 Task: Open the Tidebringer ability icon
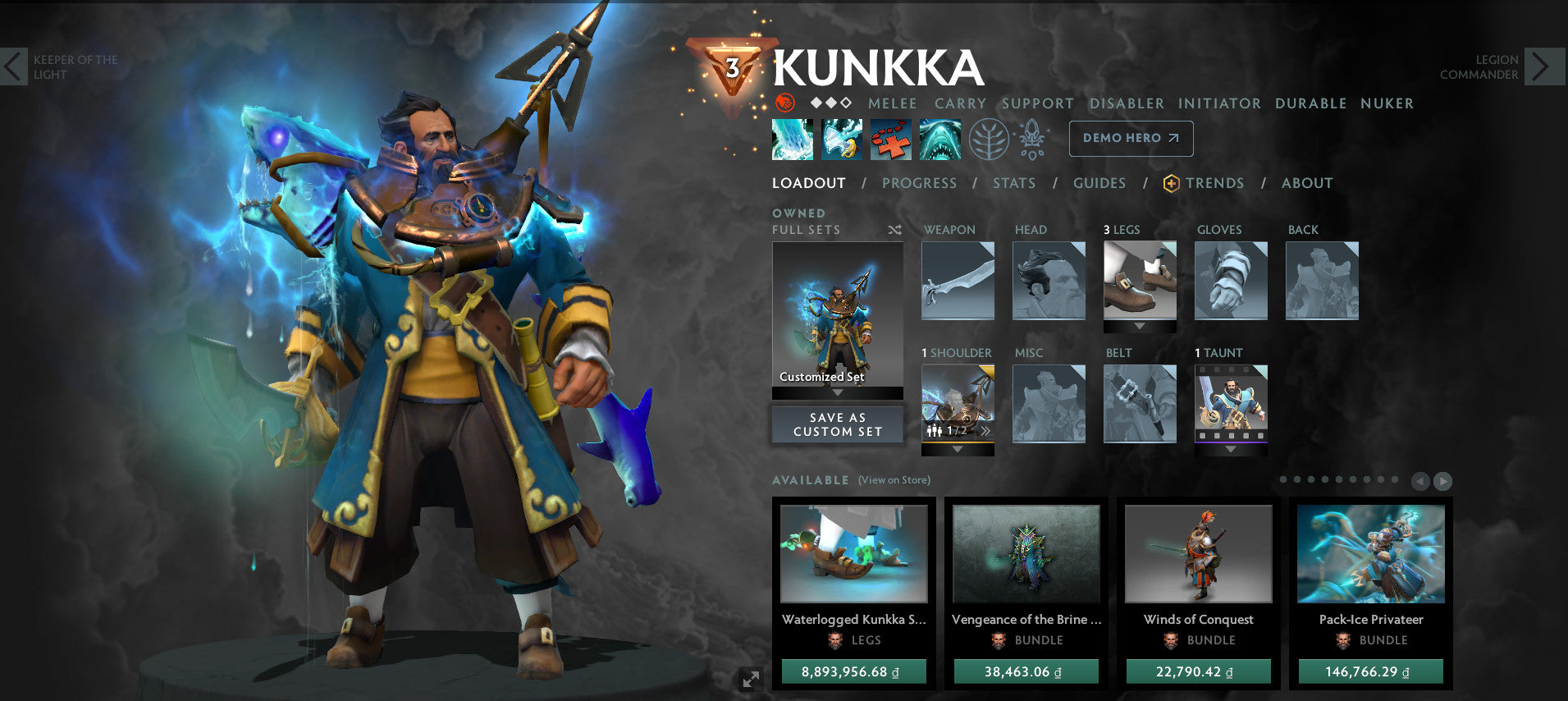[x=841, y=140]
